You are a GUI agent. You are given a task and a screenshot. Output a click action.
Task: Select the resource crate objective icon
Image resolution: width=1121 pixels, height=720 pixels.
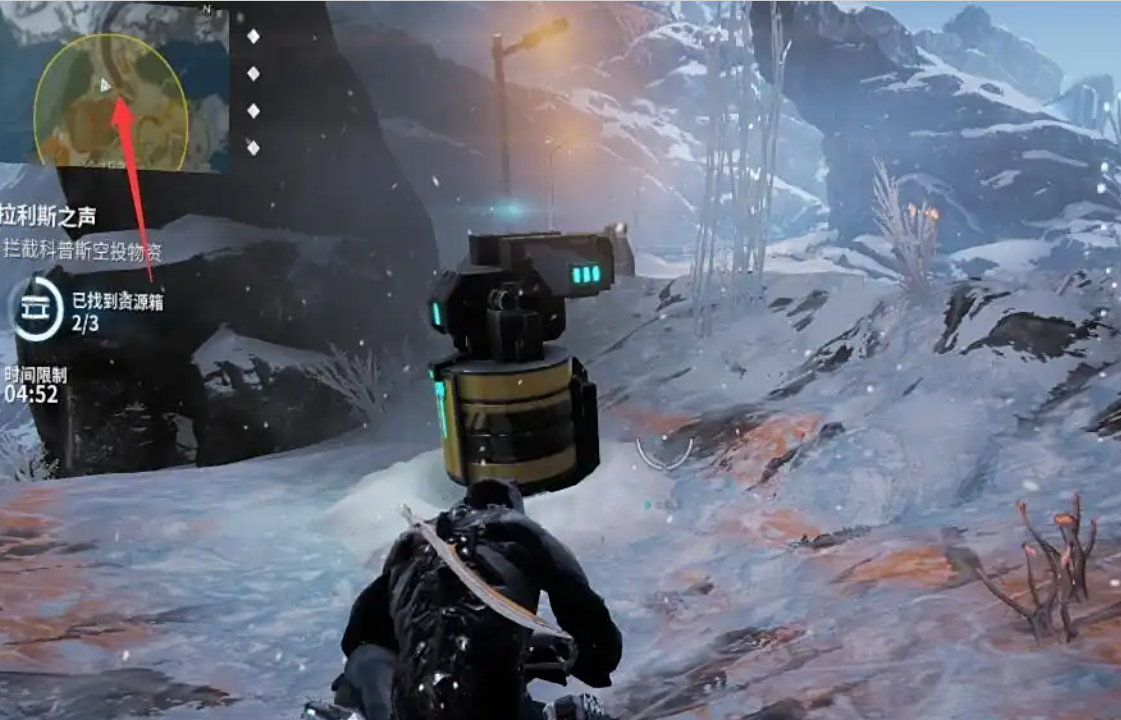(x=37, y=308)
